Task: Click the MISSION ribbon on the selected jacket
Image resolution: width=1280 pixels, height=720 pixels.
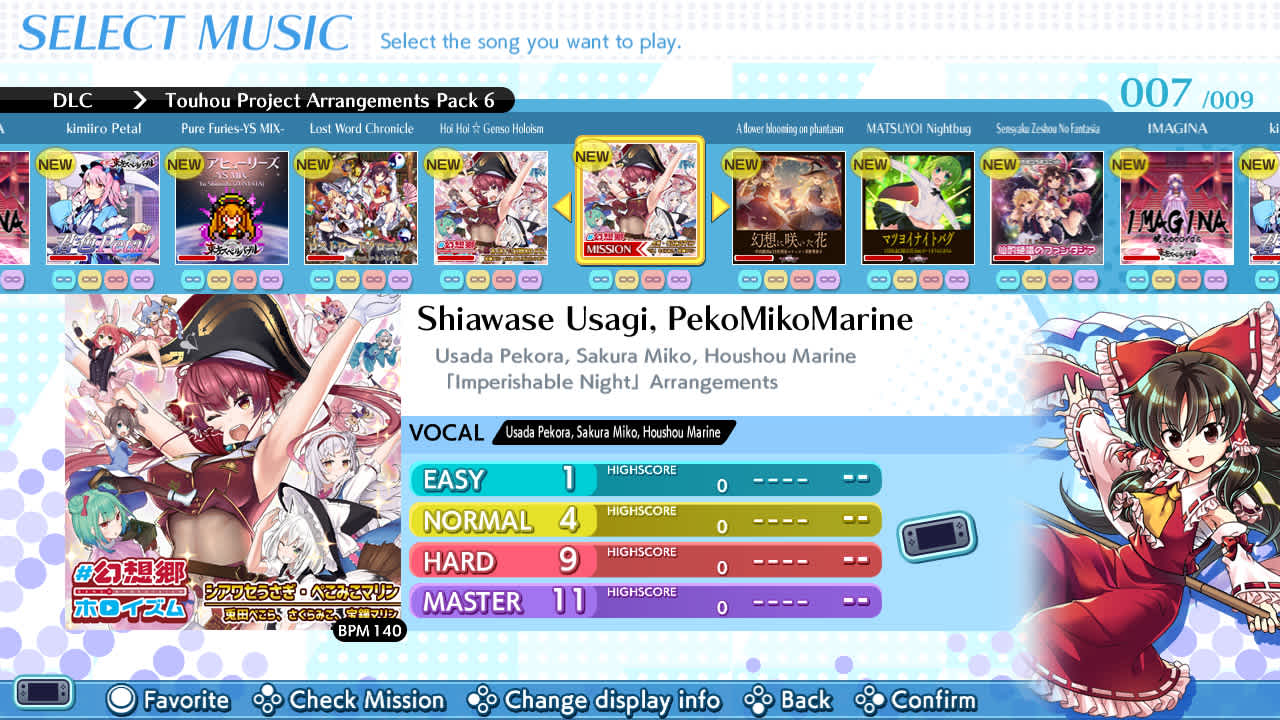Action: [x=612, y=246]
